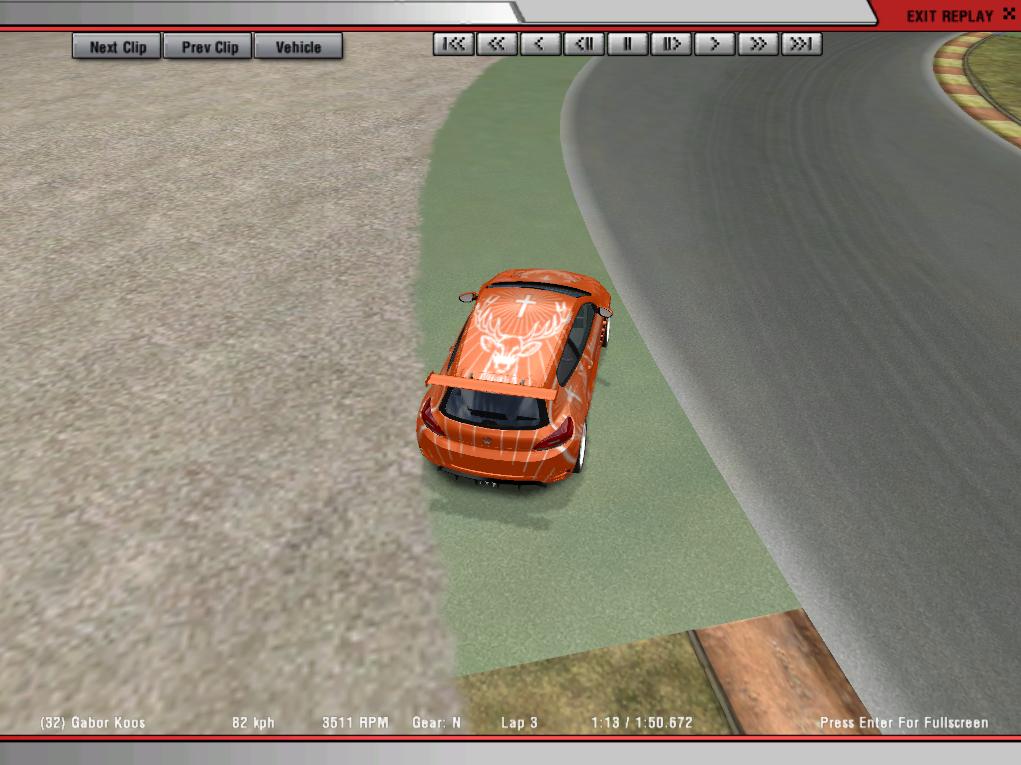Switch camera with the Vehicle button
Screen dimensions: 1021x765
[298, 47]
